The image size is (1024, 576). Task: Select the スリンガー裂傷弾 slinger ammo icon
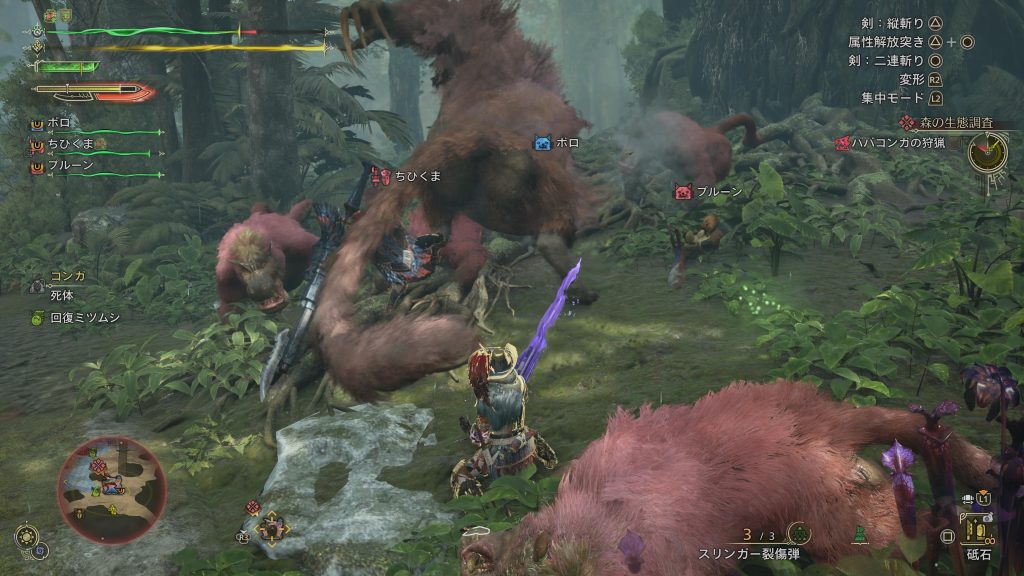797,534
